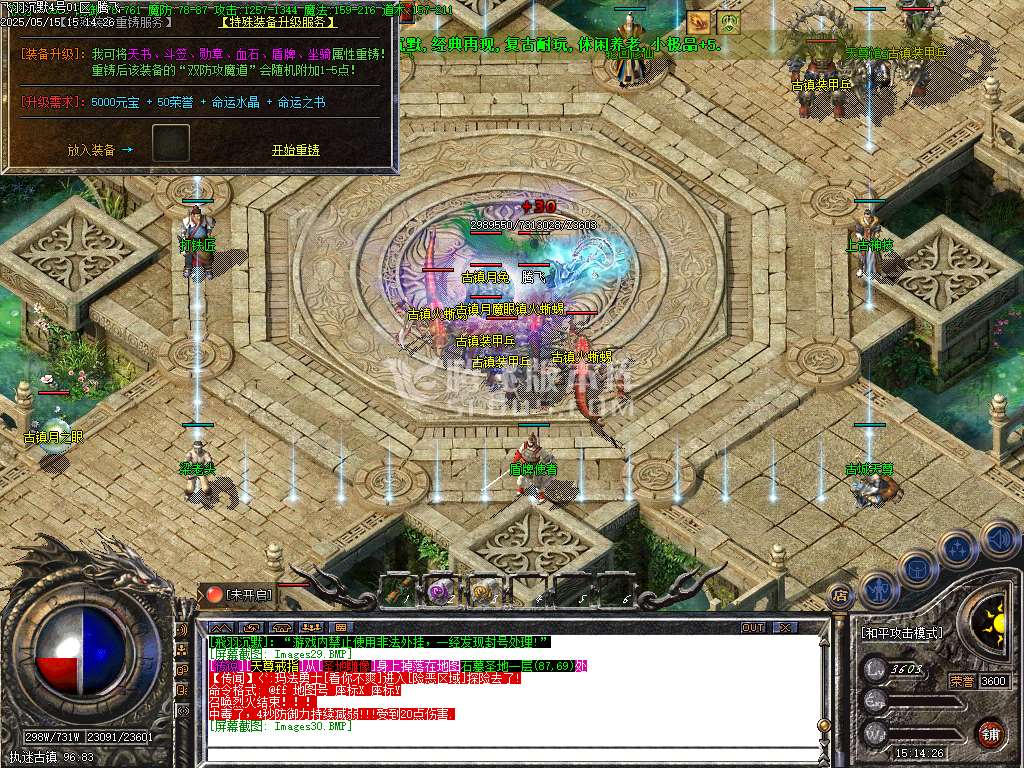Click the green mask buff icon at top

pyautogui.click(x=729, y=21)
